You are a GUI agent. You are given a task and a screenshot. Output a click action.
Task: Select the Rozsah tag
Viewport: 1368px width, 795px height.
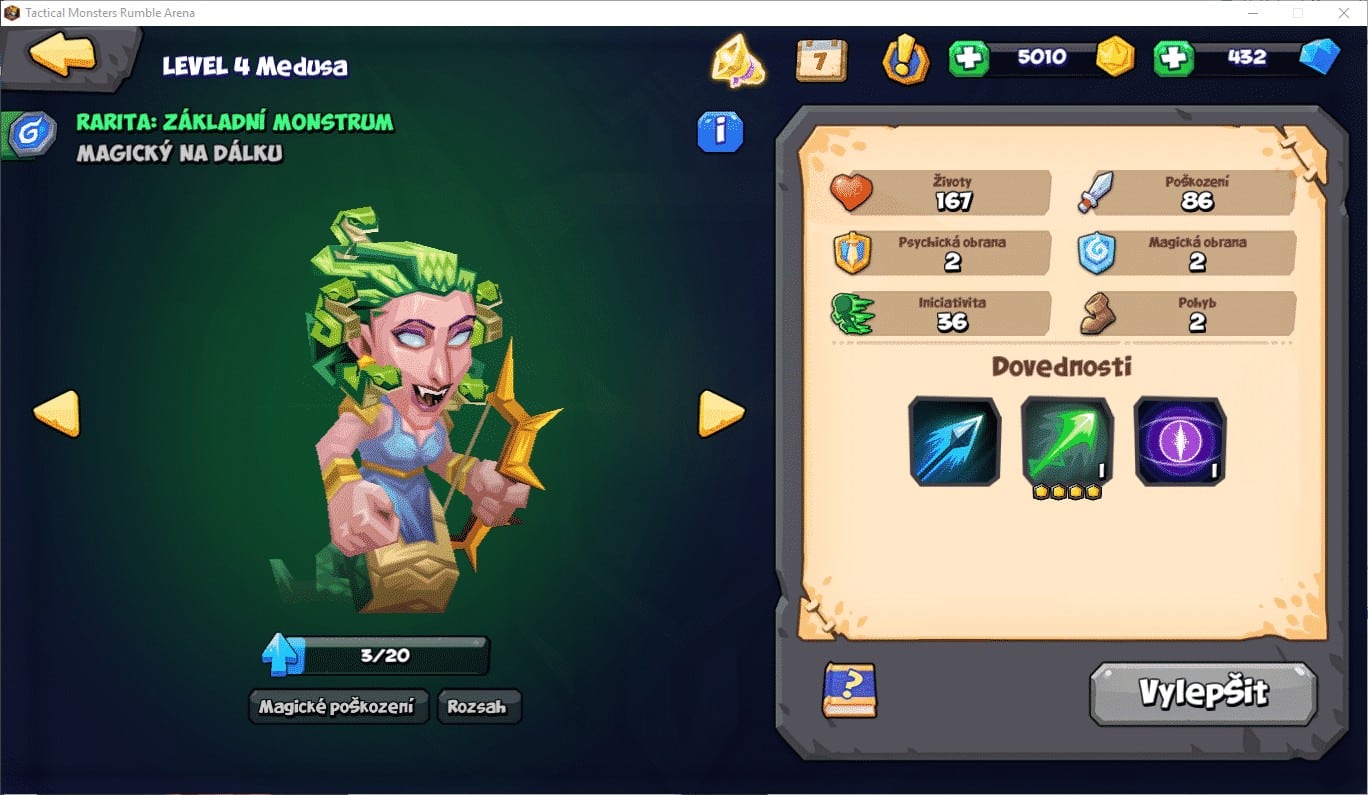coord(478,706)
